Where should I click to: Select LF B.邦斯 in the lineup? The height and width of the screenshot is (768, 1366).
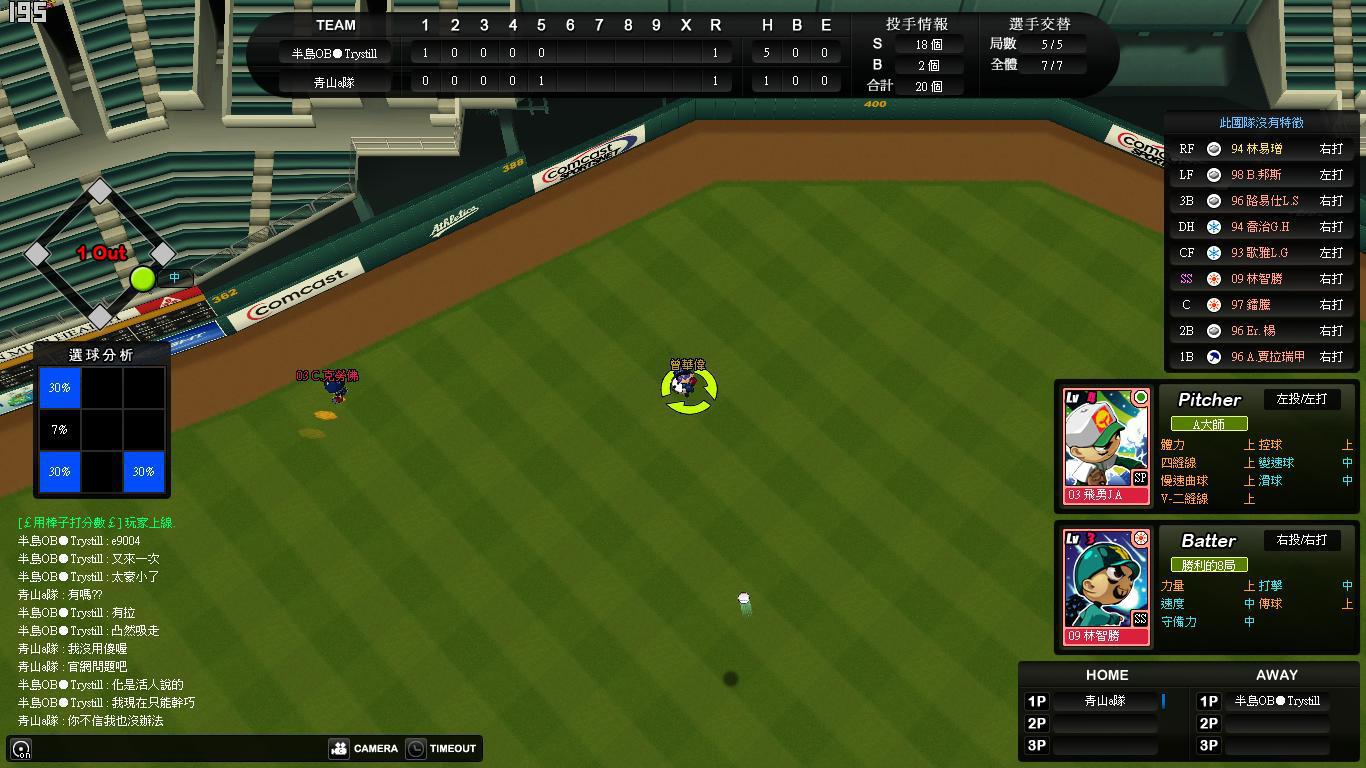[1265, 175]
